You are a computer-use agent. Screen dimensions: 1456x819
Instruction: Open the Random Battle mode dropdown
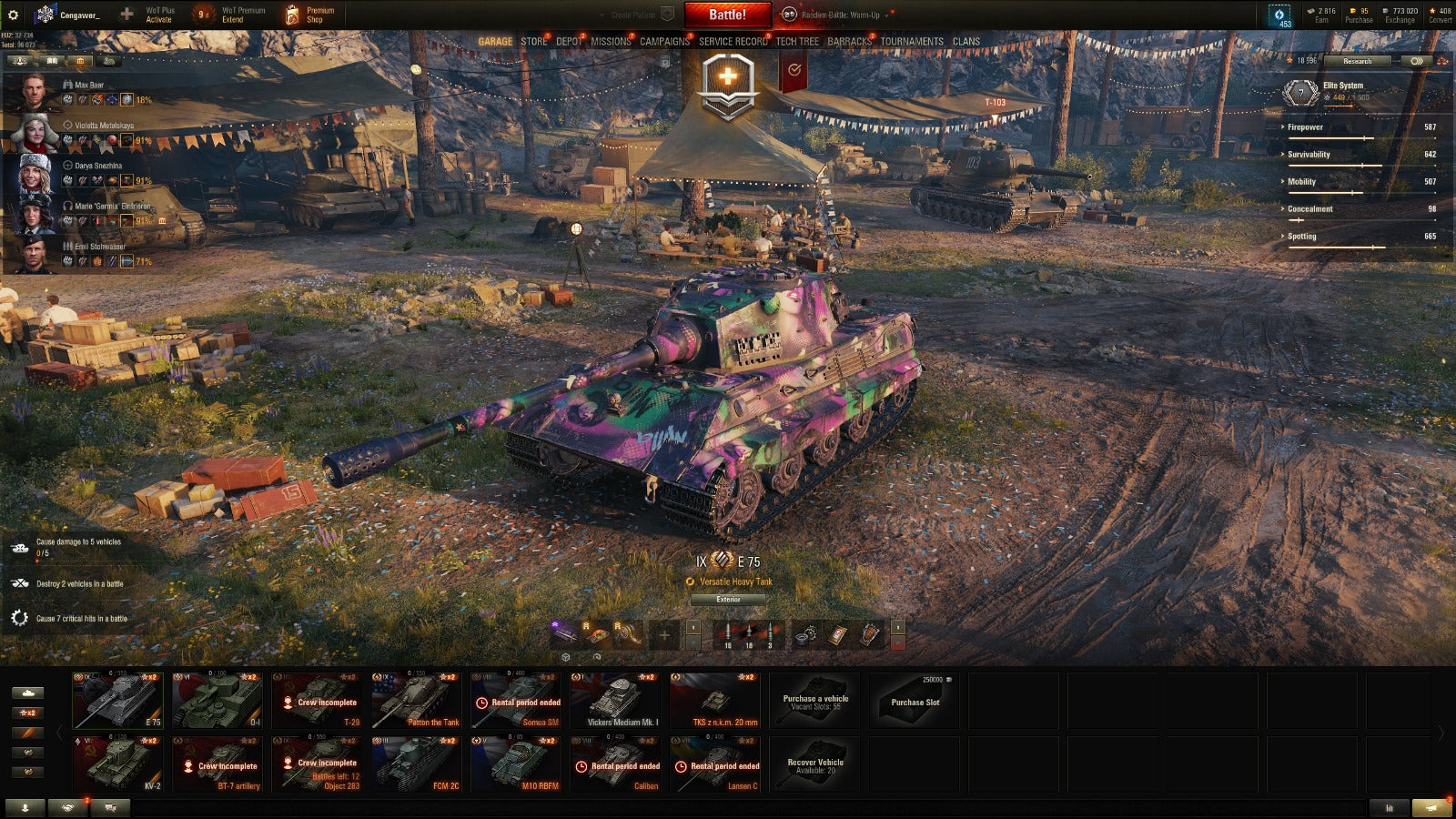click(x=841, y=15)
